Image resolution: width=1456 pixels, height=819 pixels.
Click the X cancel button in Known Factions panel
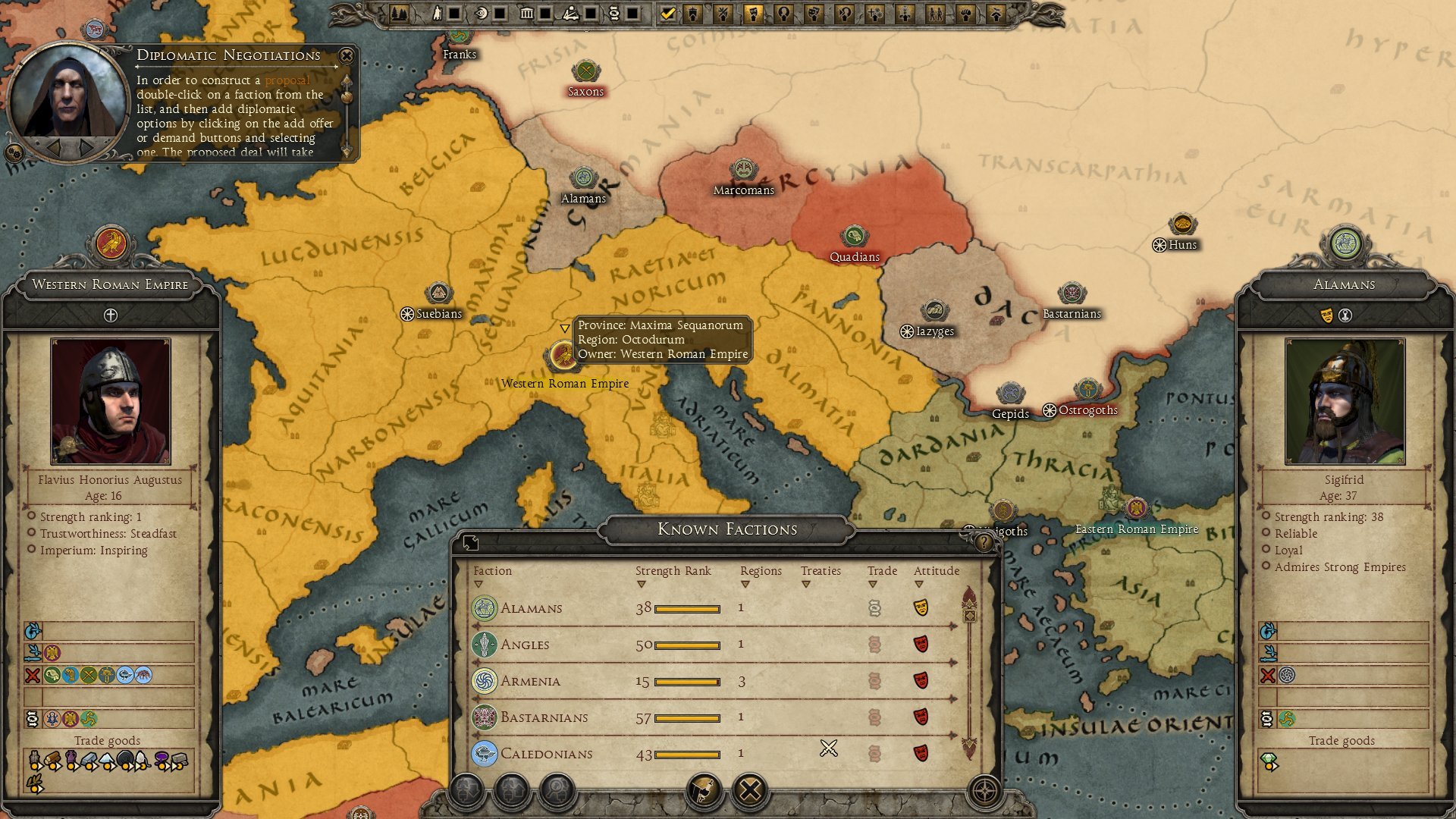pos(749,789)
